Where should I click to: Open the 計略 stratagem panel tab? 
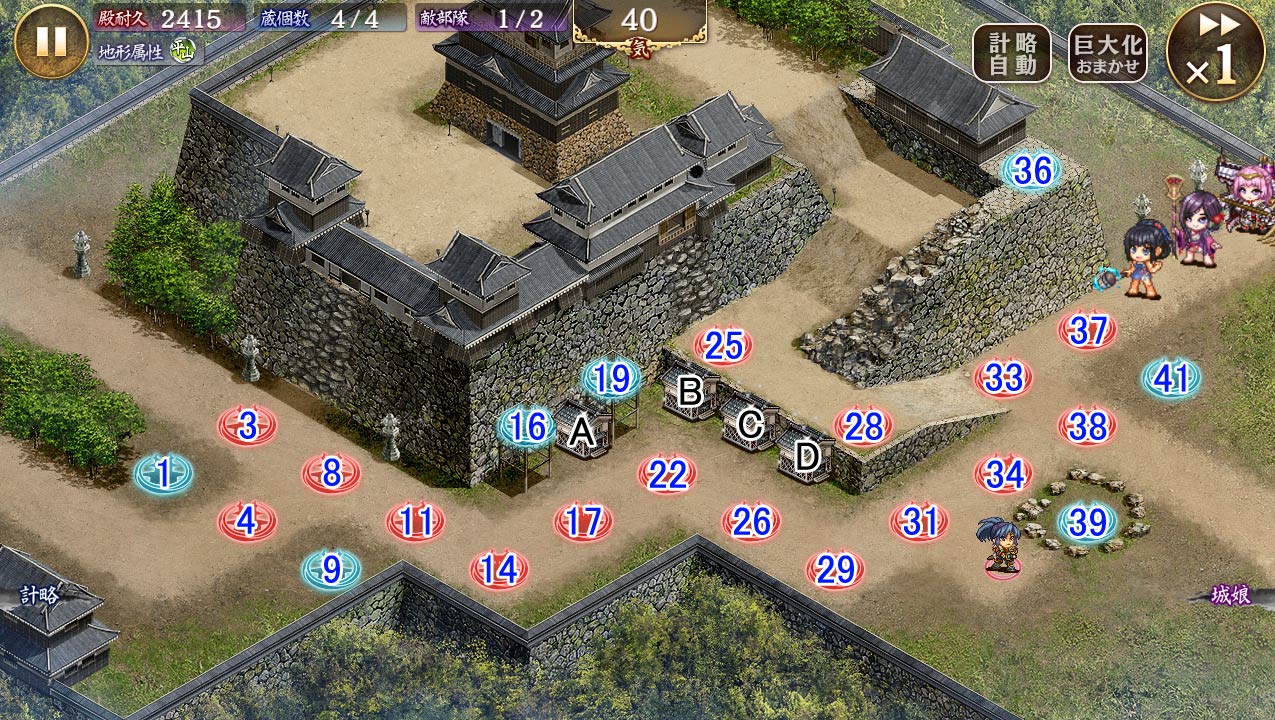click(40, 595)
